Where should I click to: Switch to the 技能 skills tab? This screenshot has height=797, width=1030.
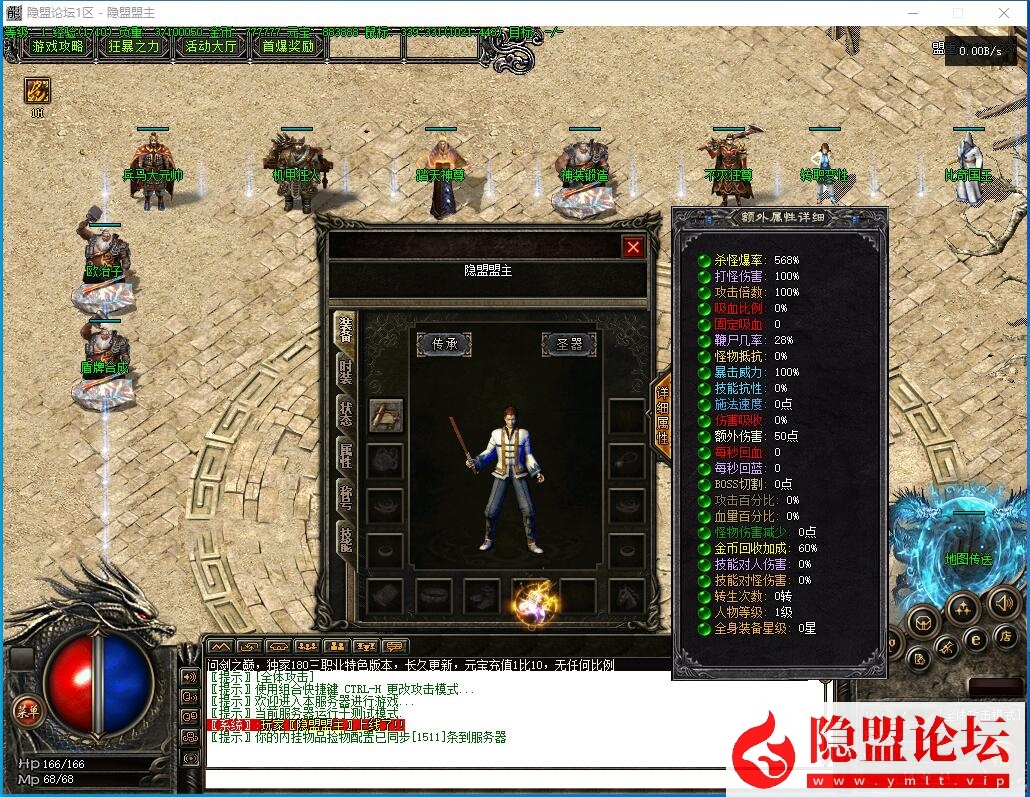click(x=345, y=539)
